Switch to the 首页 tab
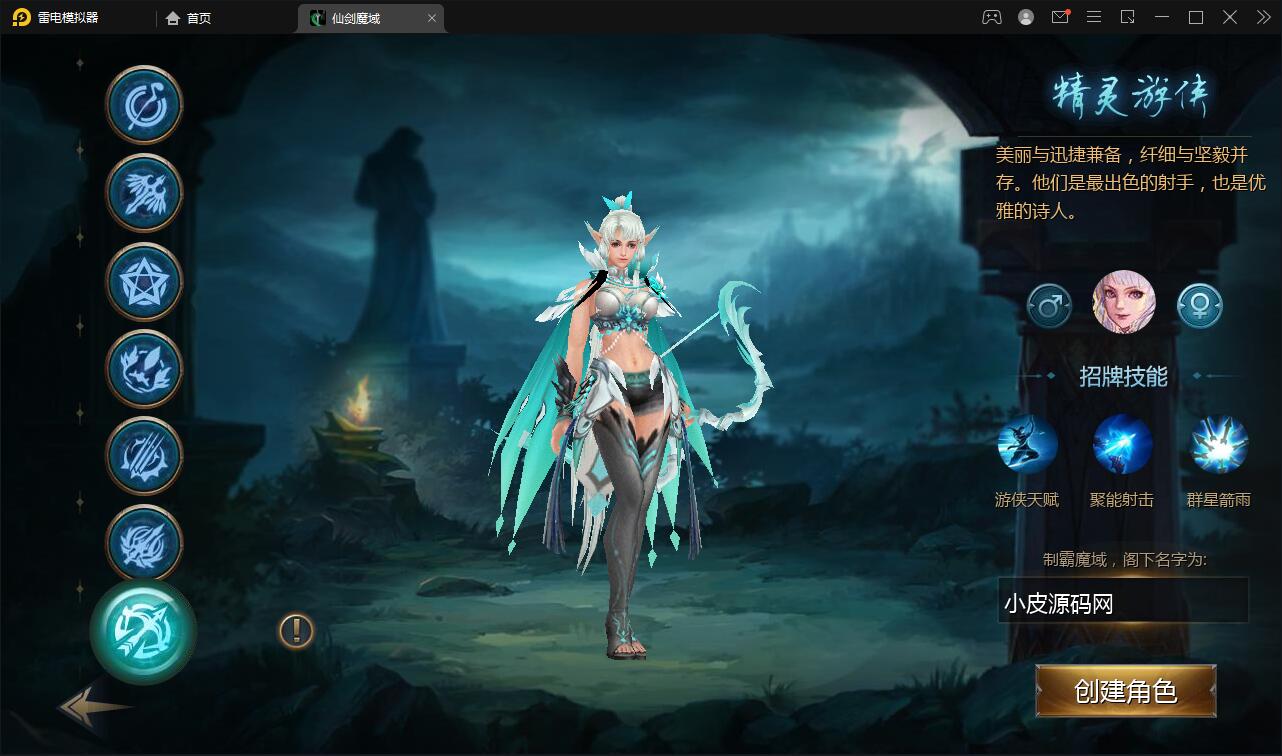Viewport: 1282px width, 756px height. point(189,18)
